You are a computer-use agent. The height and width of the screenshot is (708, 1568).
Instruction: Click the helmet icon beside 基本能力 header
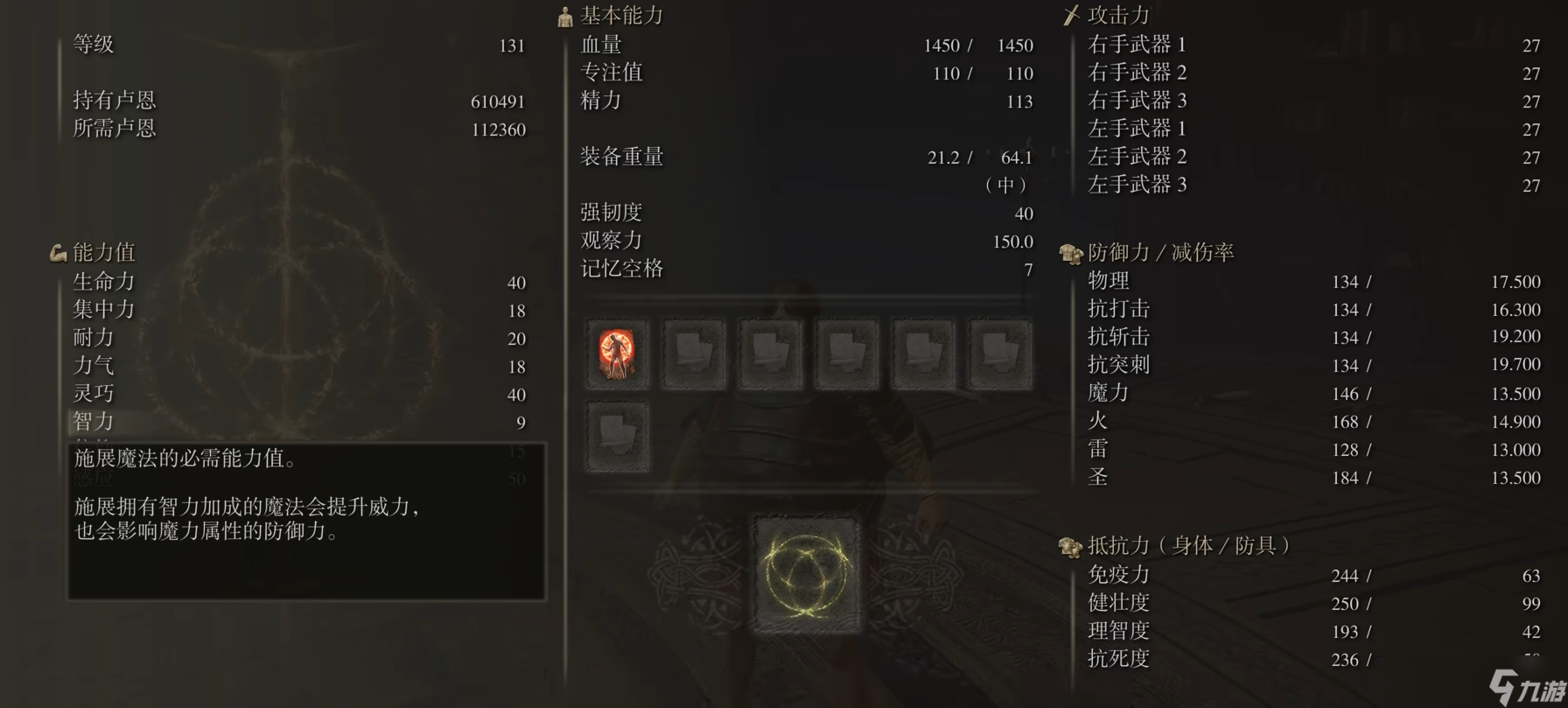pos(563,15)
